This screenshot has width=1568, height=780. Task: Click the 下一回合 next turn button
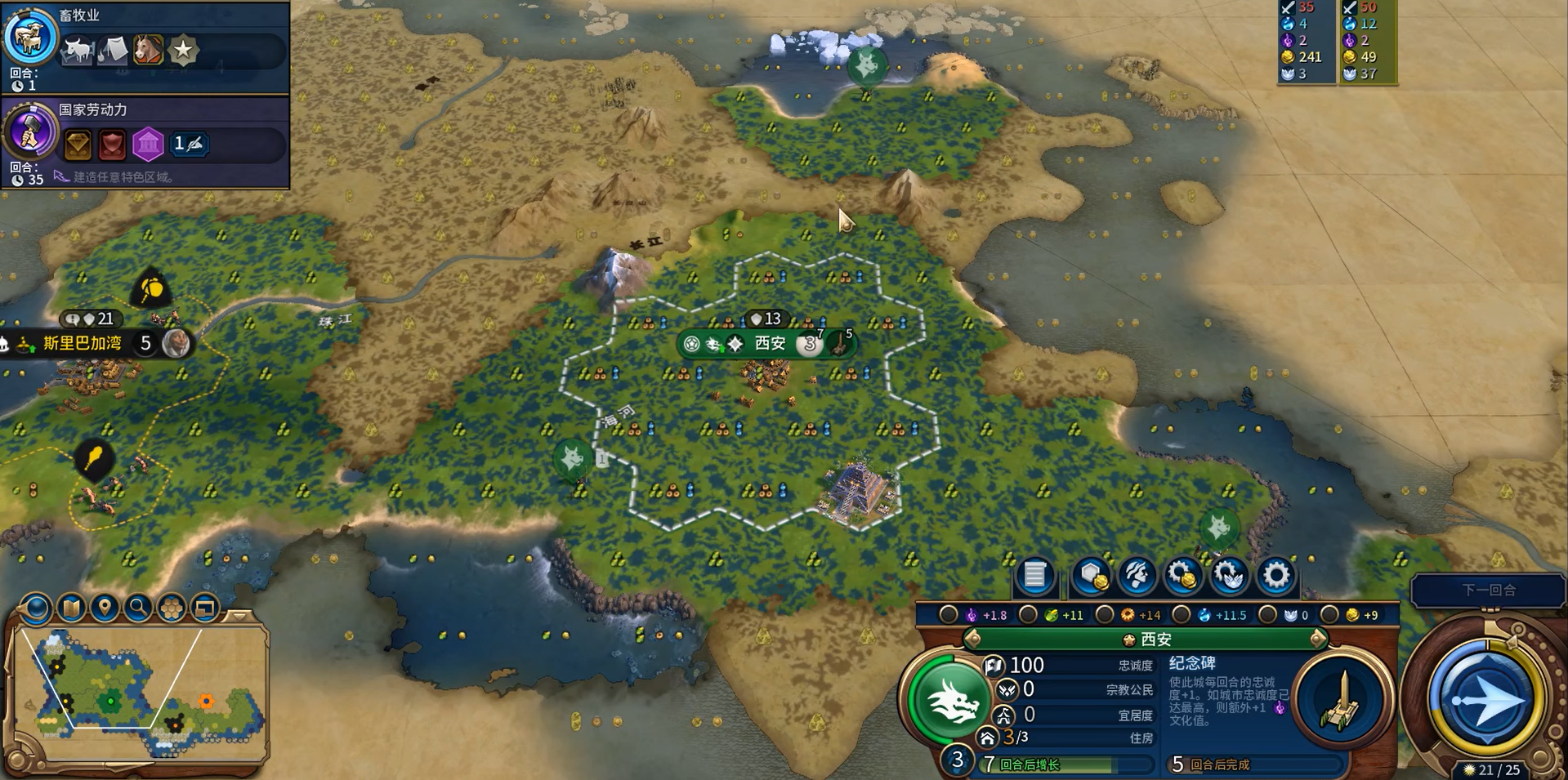pos(1488,590)
